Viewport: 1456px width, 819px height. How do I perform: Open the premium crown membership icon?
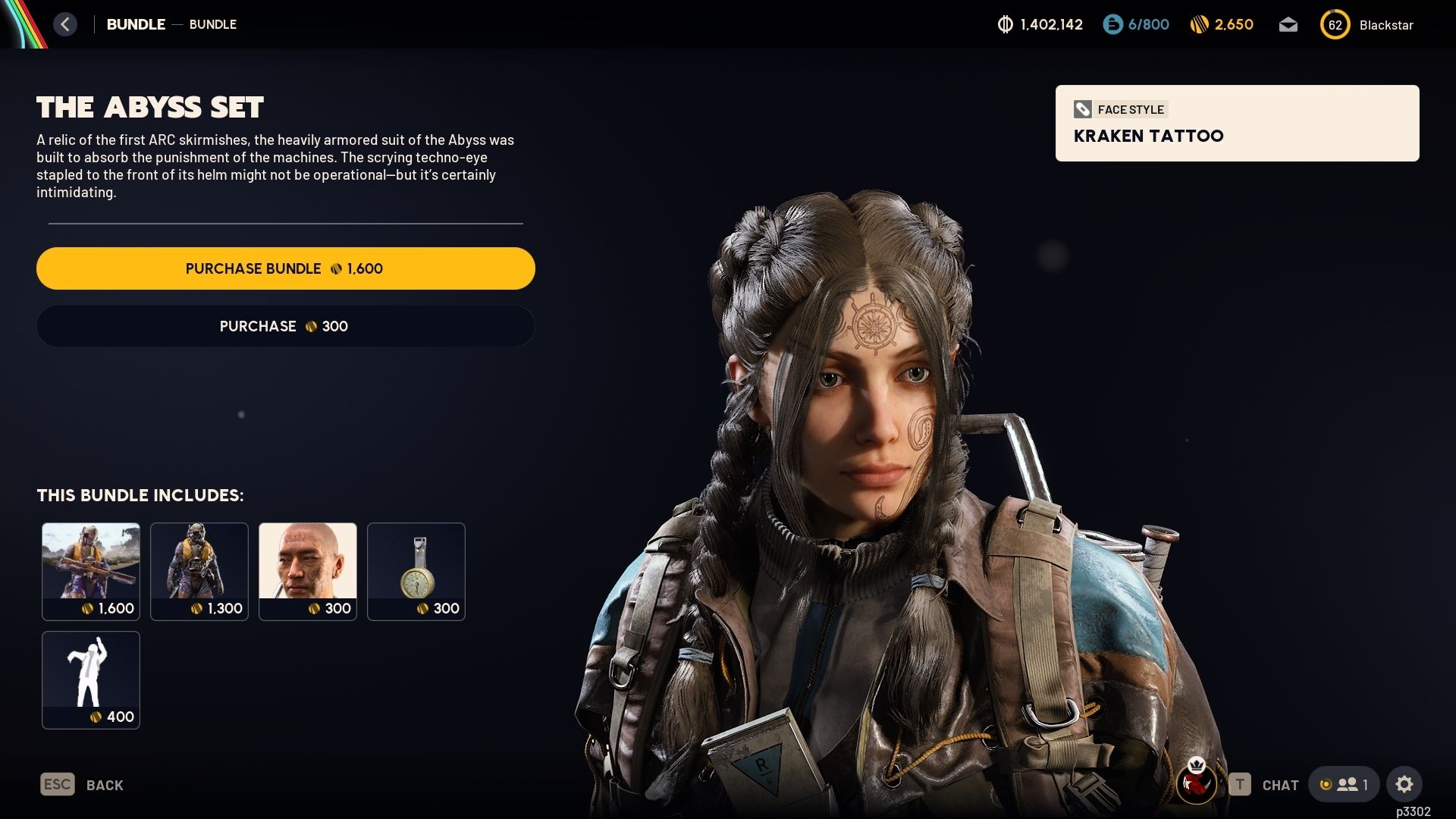1196,766
